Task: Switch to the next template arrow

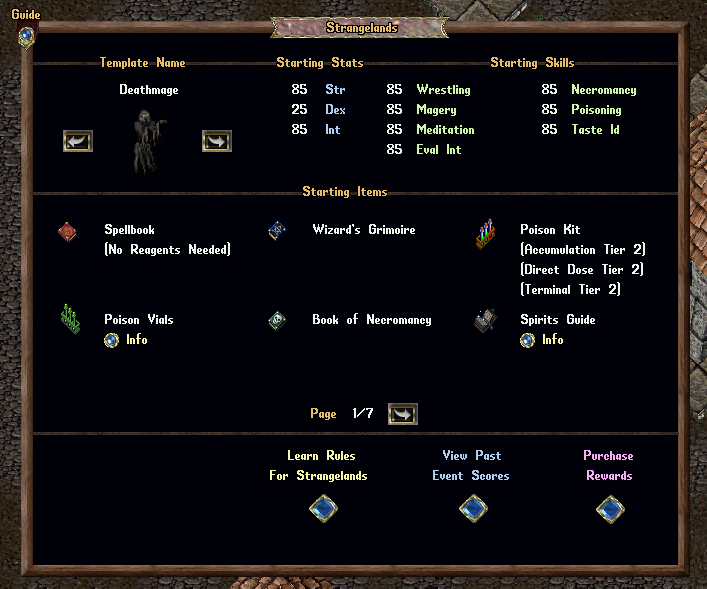Action: coord(216,141)
